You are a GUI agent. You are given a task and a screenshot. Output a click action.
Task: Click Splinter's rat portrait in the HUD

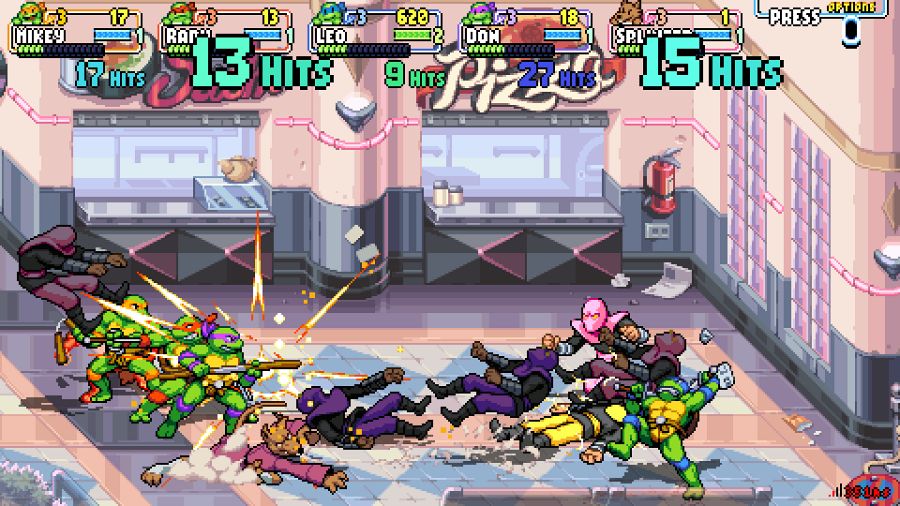pyautogui.click(x=630, y=14)
